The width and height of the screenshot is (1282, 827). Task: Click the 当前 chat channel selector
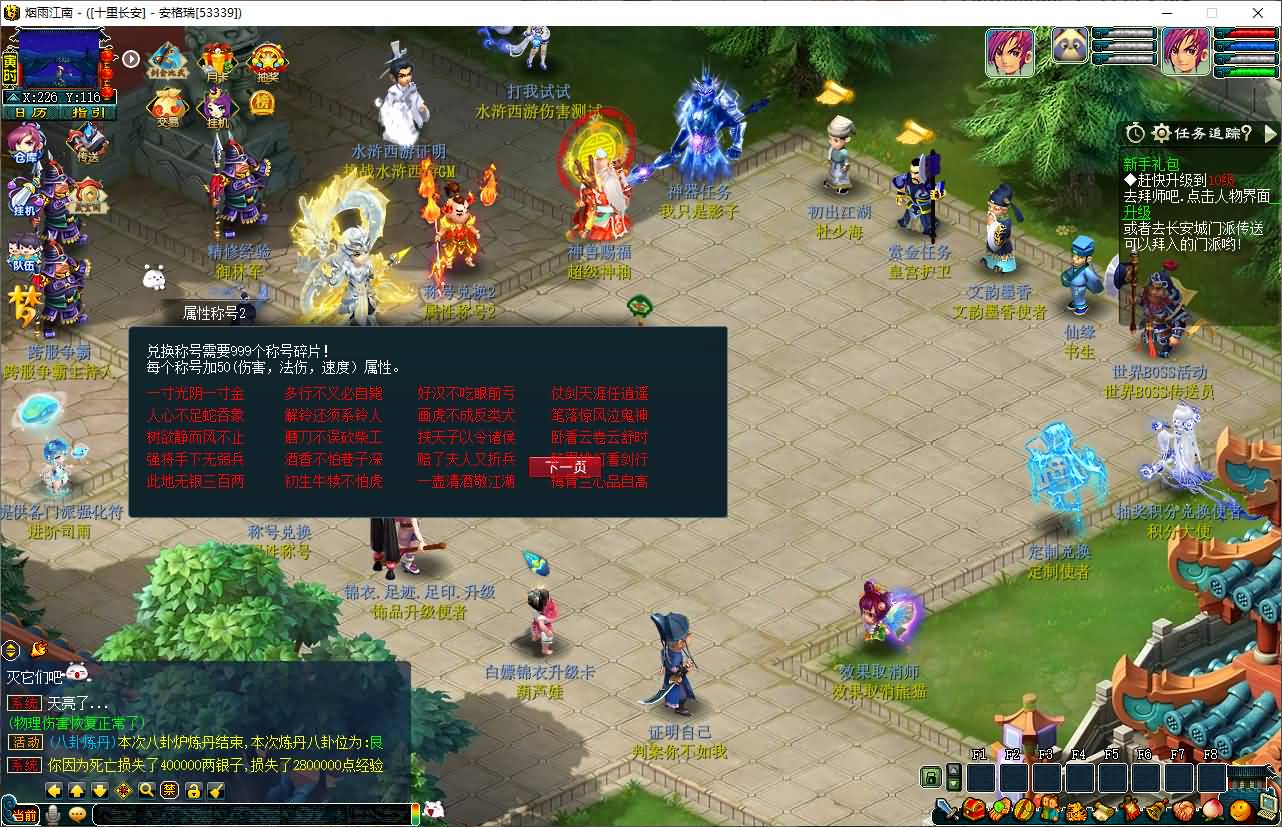coord(23,815)
